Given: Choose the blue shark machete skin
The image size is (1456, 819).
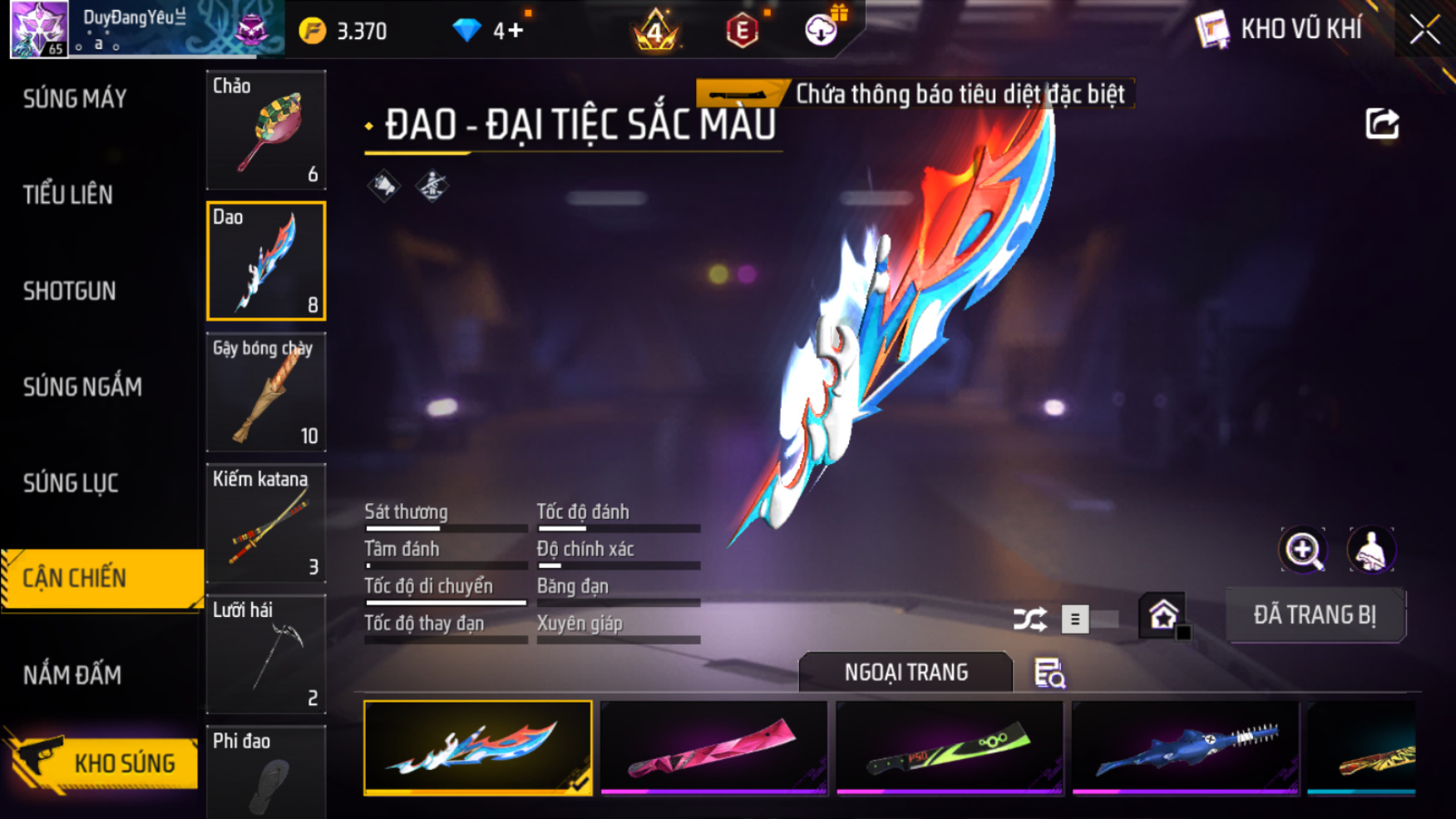Looking at the screenshot, I should (x=1185, y=747).
